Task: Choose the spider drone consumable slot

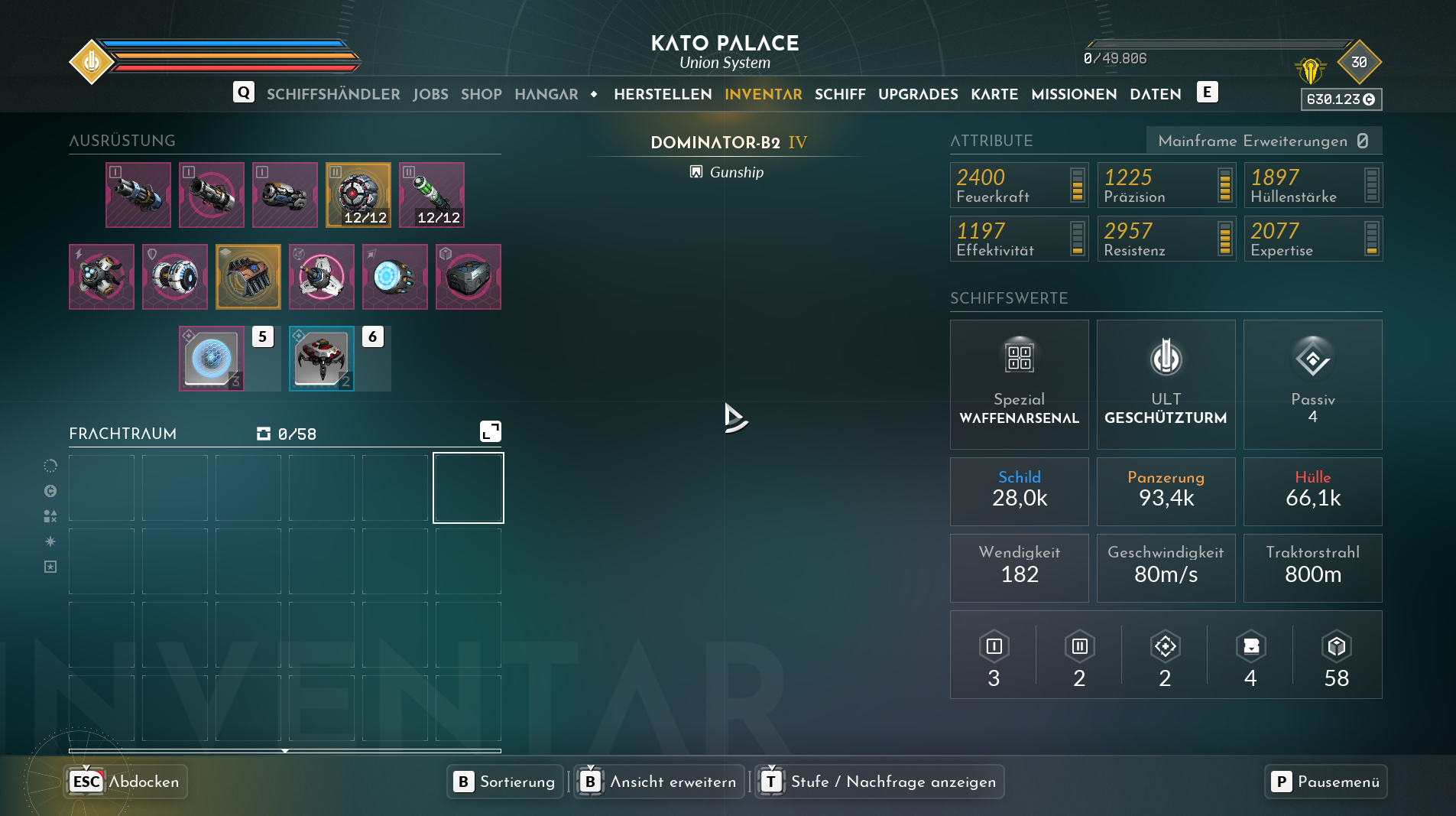Action: coord(322,359)
